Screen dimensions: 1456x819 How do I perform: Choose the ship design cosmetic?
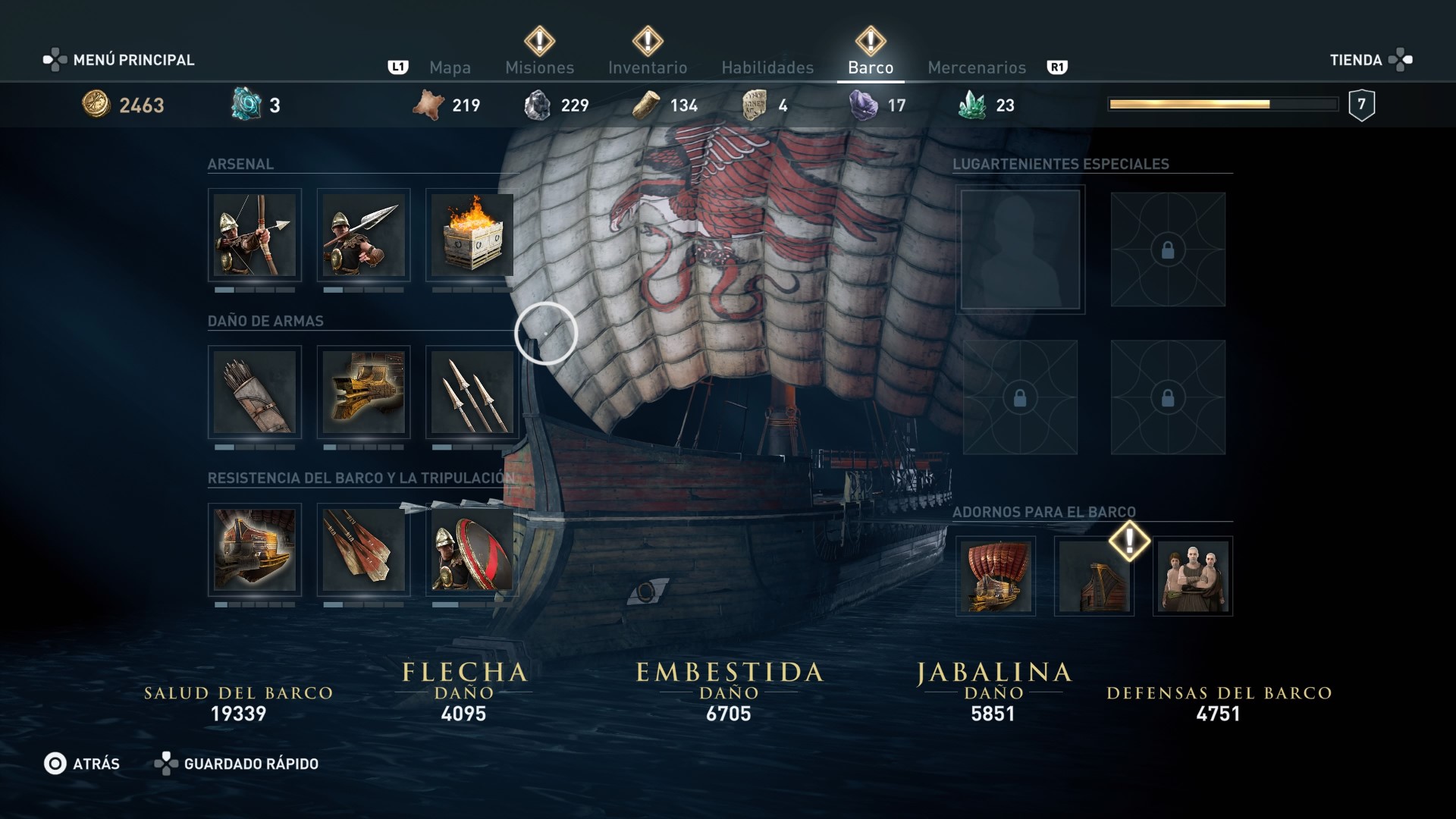(996, 576)
